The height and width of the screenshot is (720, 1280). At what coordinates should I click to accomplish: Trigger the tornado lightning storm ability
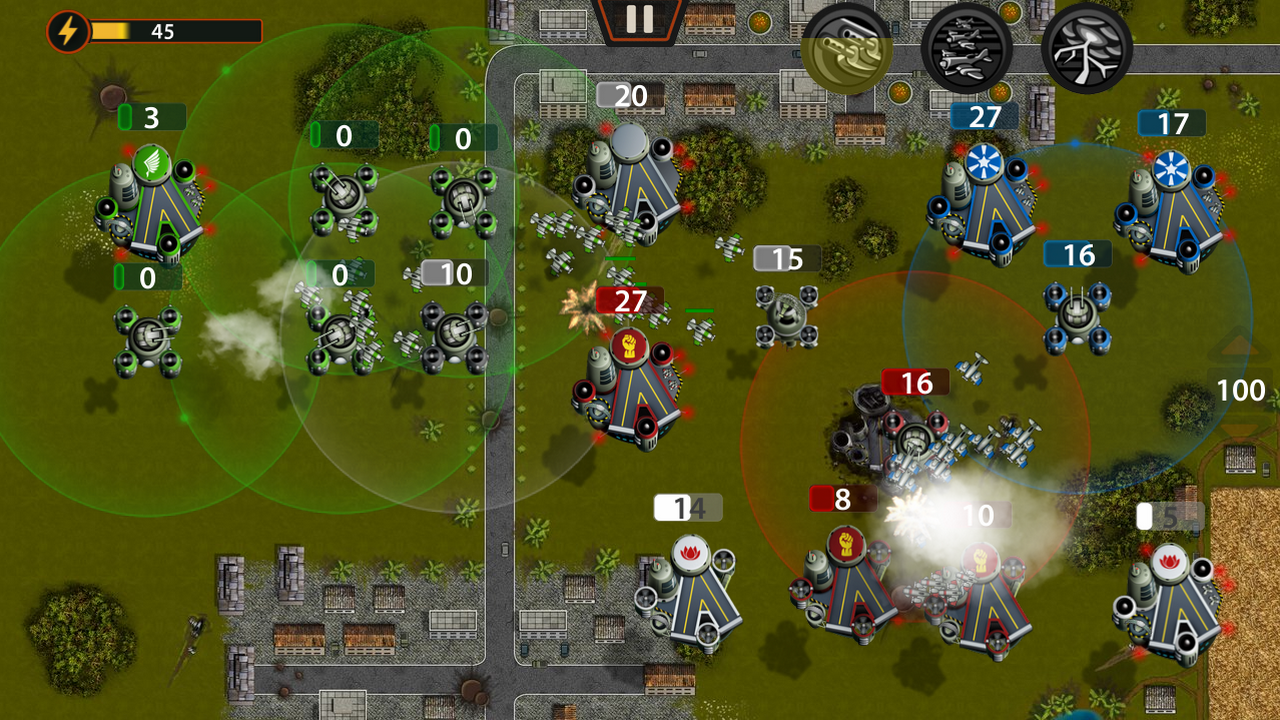[x=1086, y=47]
